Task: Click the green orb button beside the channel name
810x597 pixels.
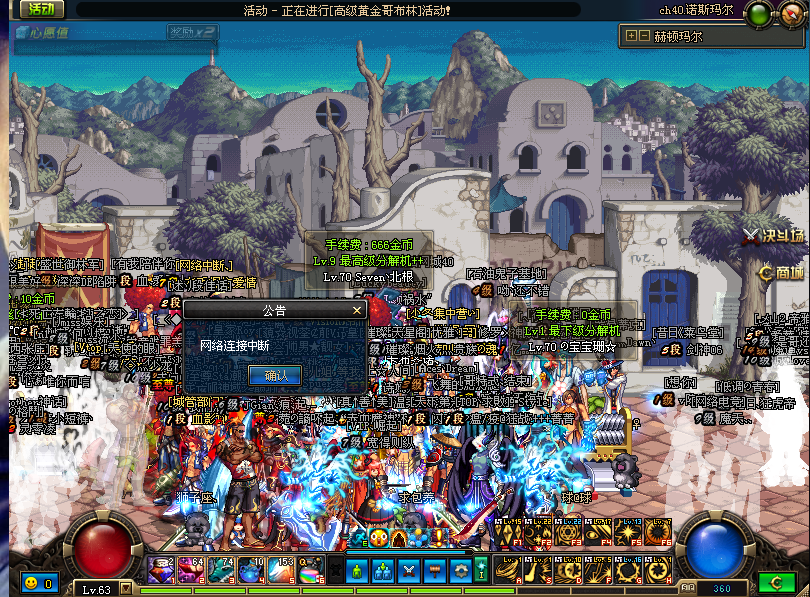Action: click(x=758, y=15)
